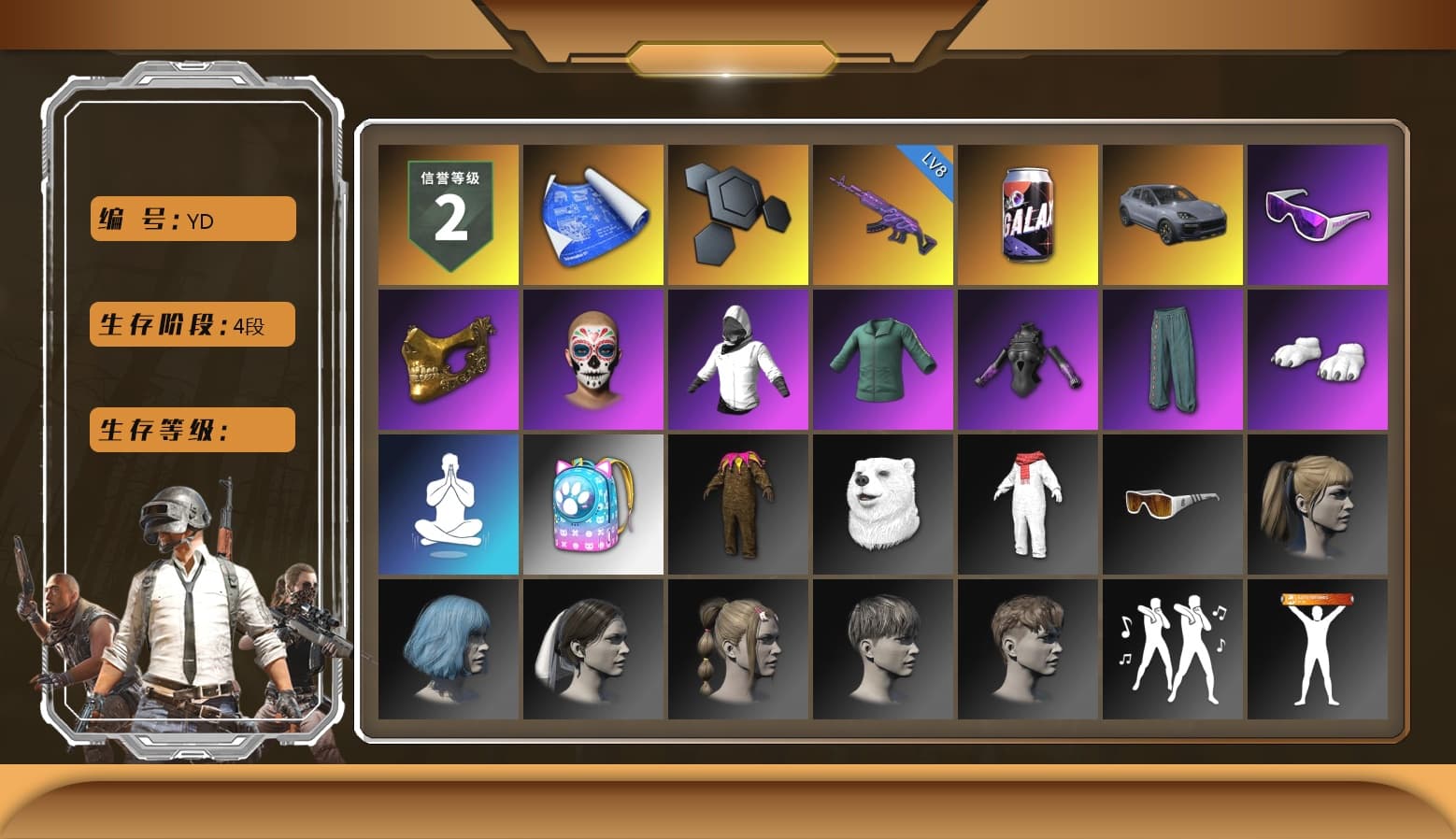Click the blue bob hairstyle

click(x=448, y=650)
